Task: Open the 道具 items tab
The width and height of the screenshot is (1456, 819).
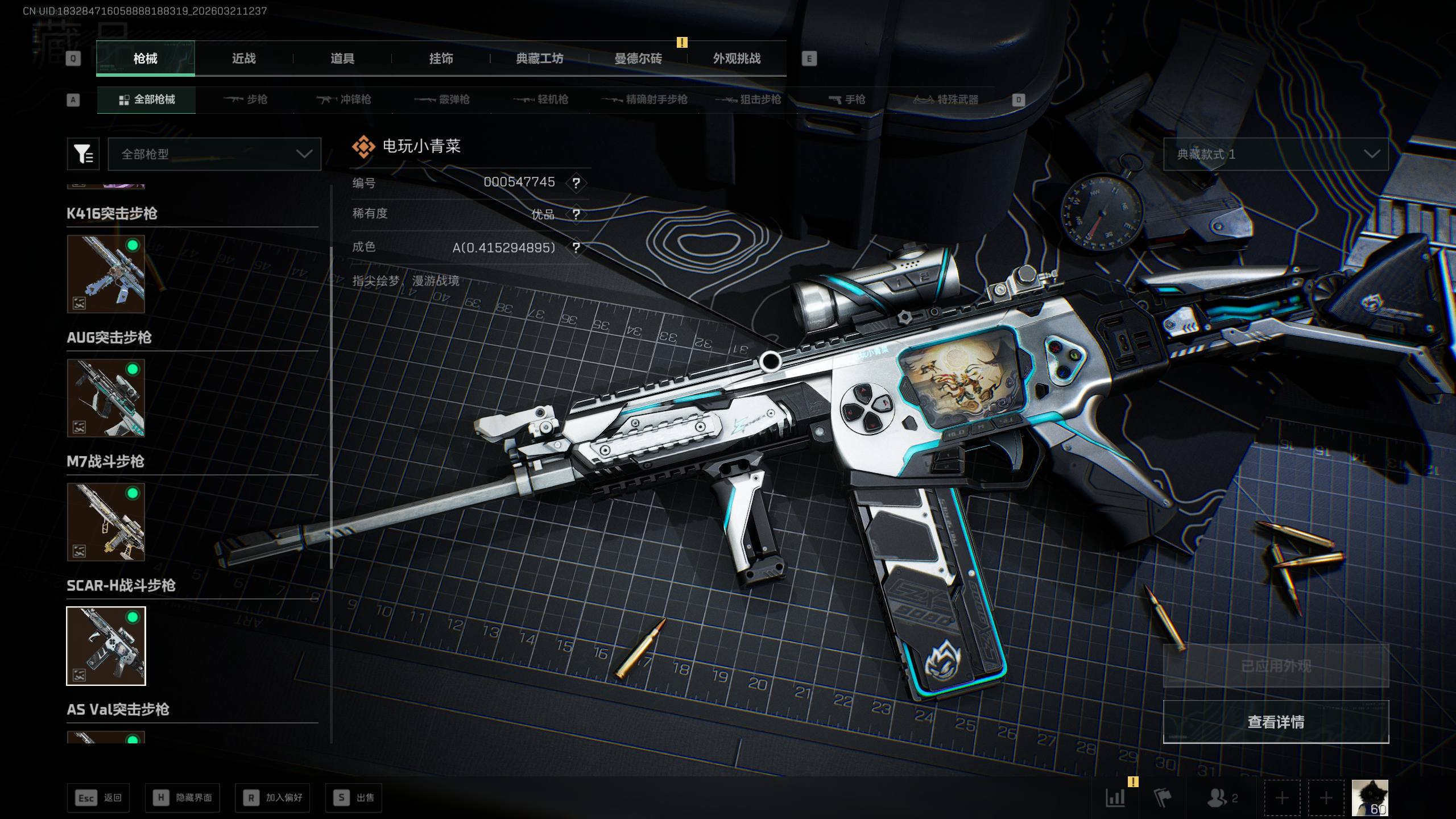Action: point(342,59)
